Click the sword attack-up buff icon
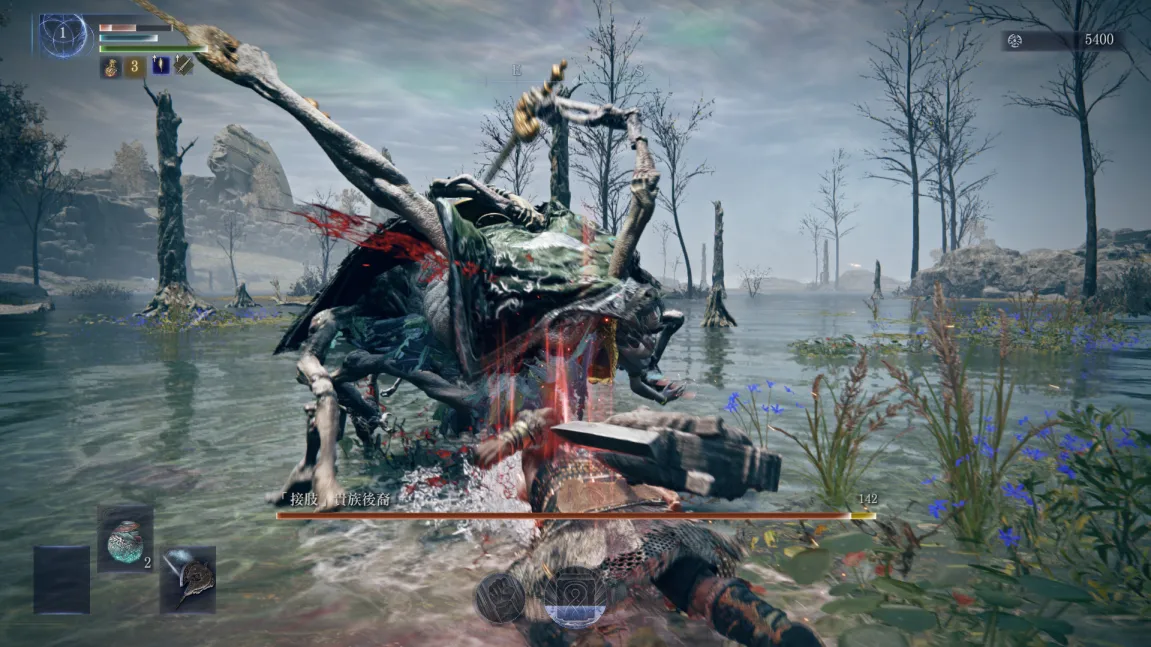Viewport: 1151px width, 647px height. coord(185,67)
